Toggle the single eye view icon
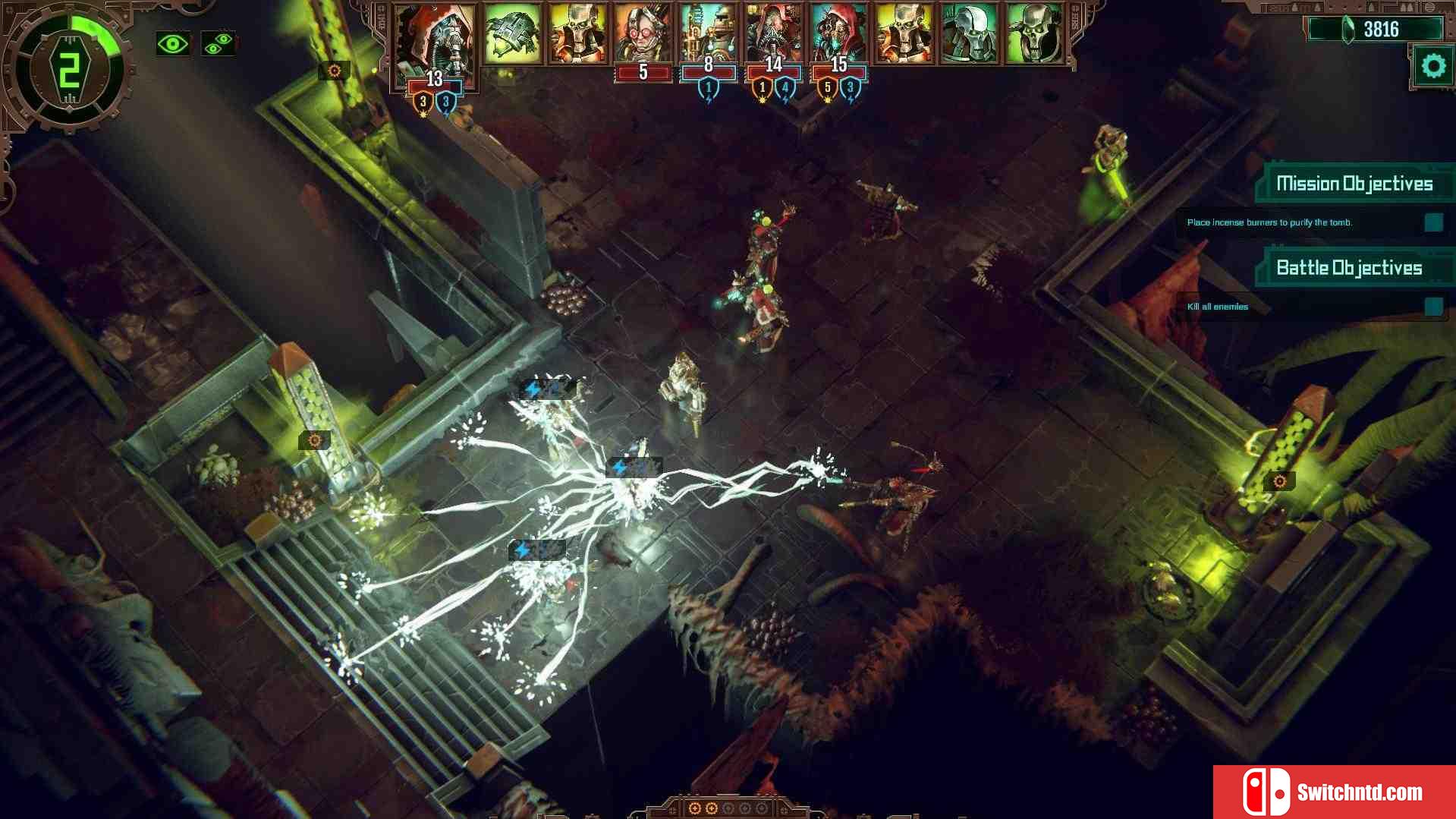 [173, 44]
